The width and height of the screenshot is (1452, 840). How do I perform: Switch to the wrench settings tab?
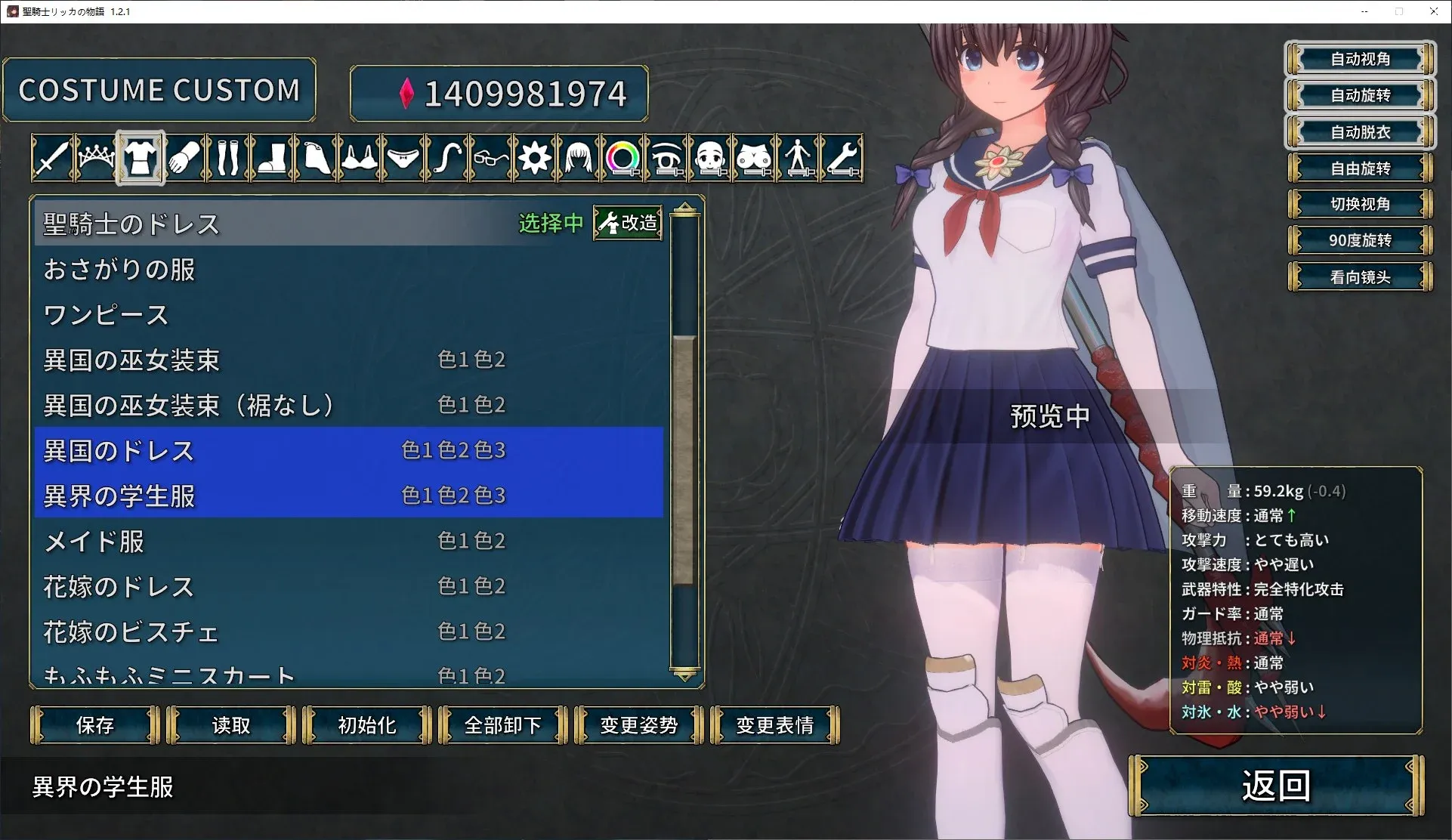click(x=842, y=158)
